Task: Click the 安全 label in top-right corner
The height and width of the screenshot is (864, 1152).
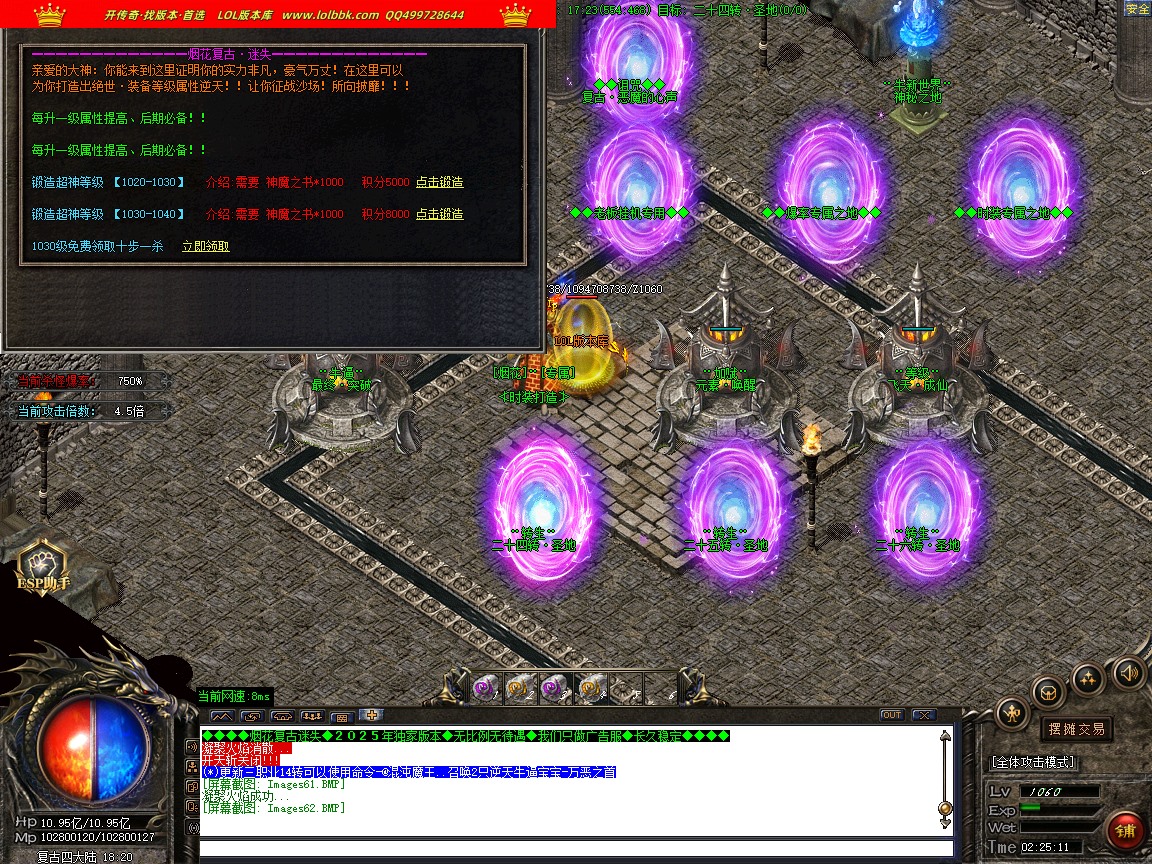Action: [x=1137, y=9]
